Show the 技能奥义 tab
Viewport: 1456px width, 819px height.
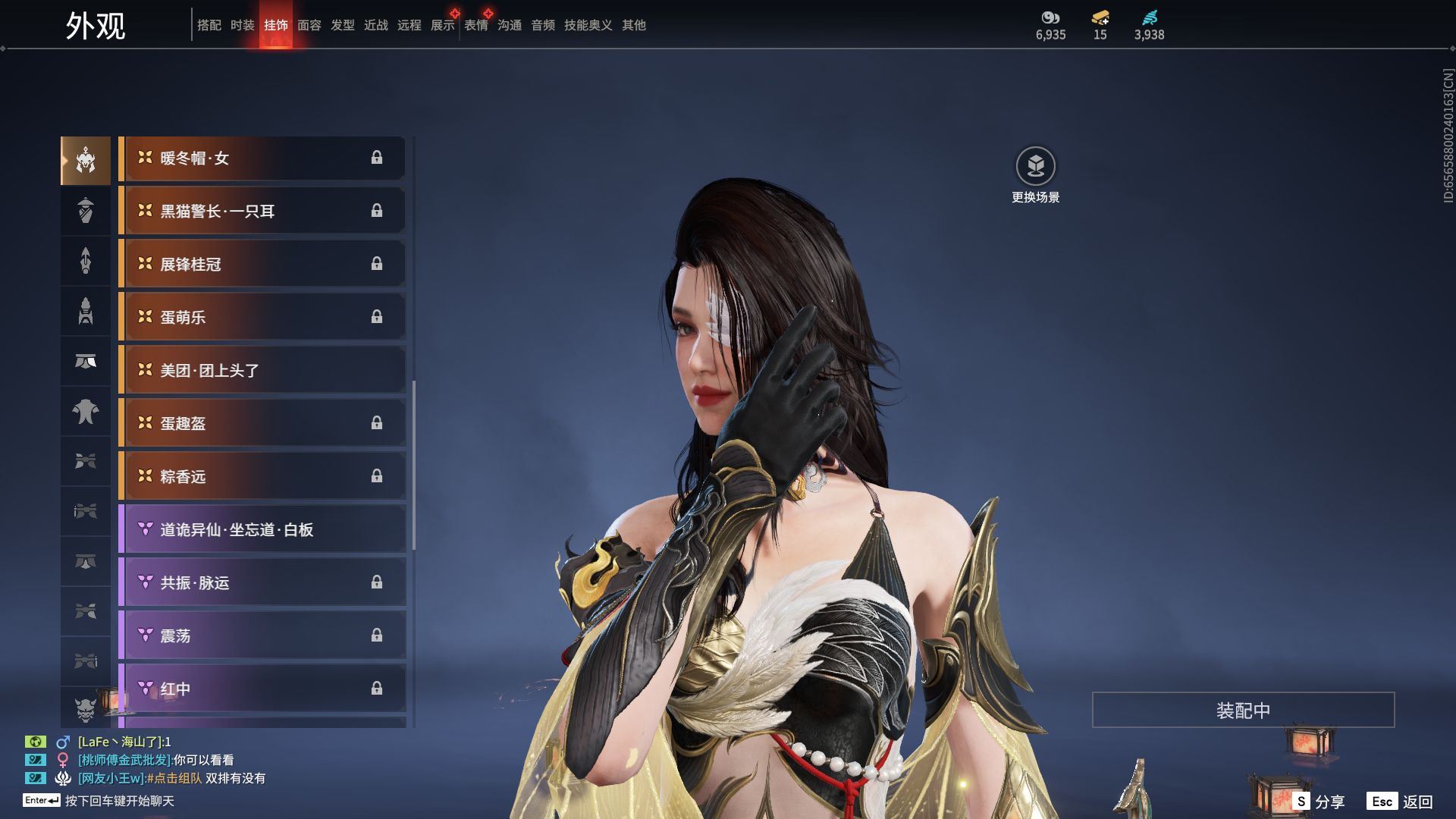[x=588, y=25]
